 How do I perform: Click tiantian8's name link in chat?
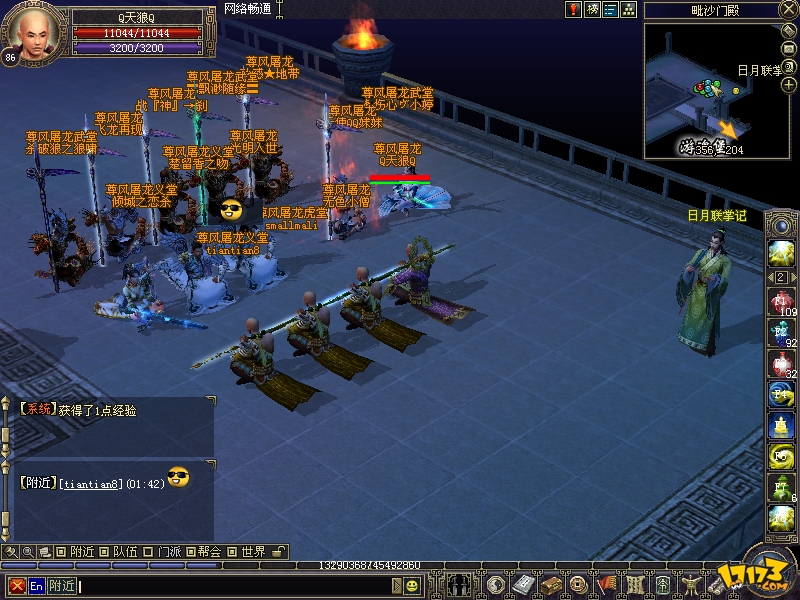pos(91,483)
